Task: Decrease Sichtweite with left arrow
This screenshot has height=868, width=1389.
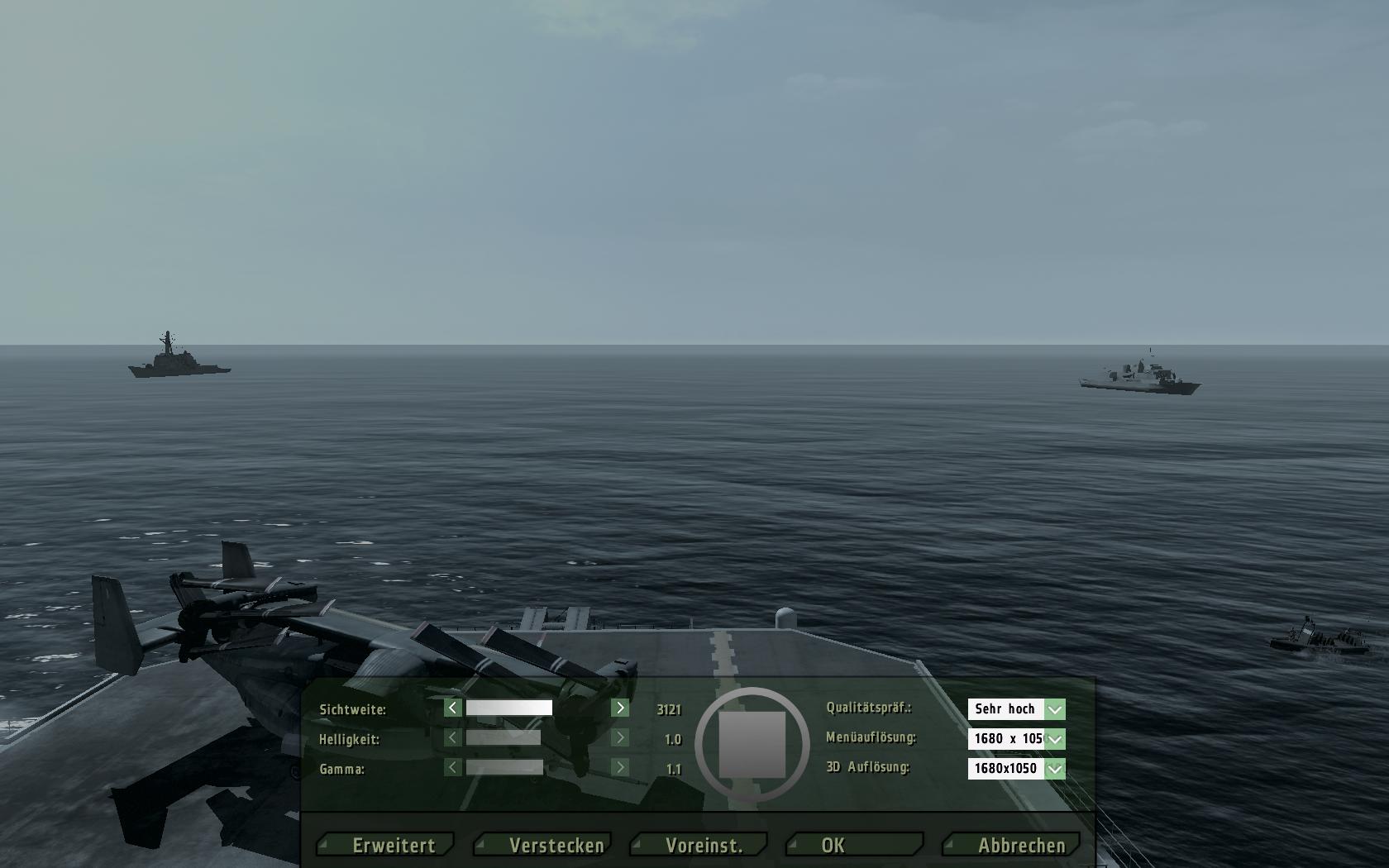Action: (x=452, y=708)
